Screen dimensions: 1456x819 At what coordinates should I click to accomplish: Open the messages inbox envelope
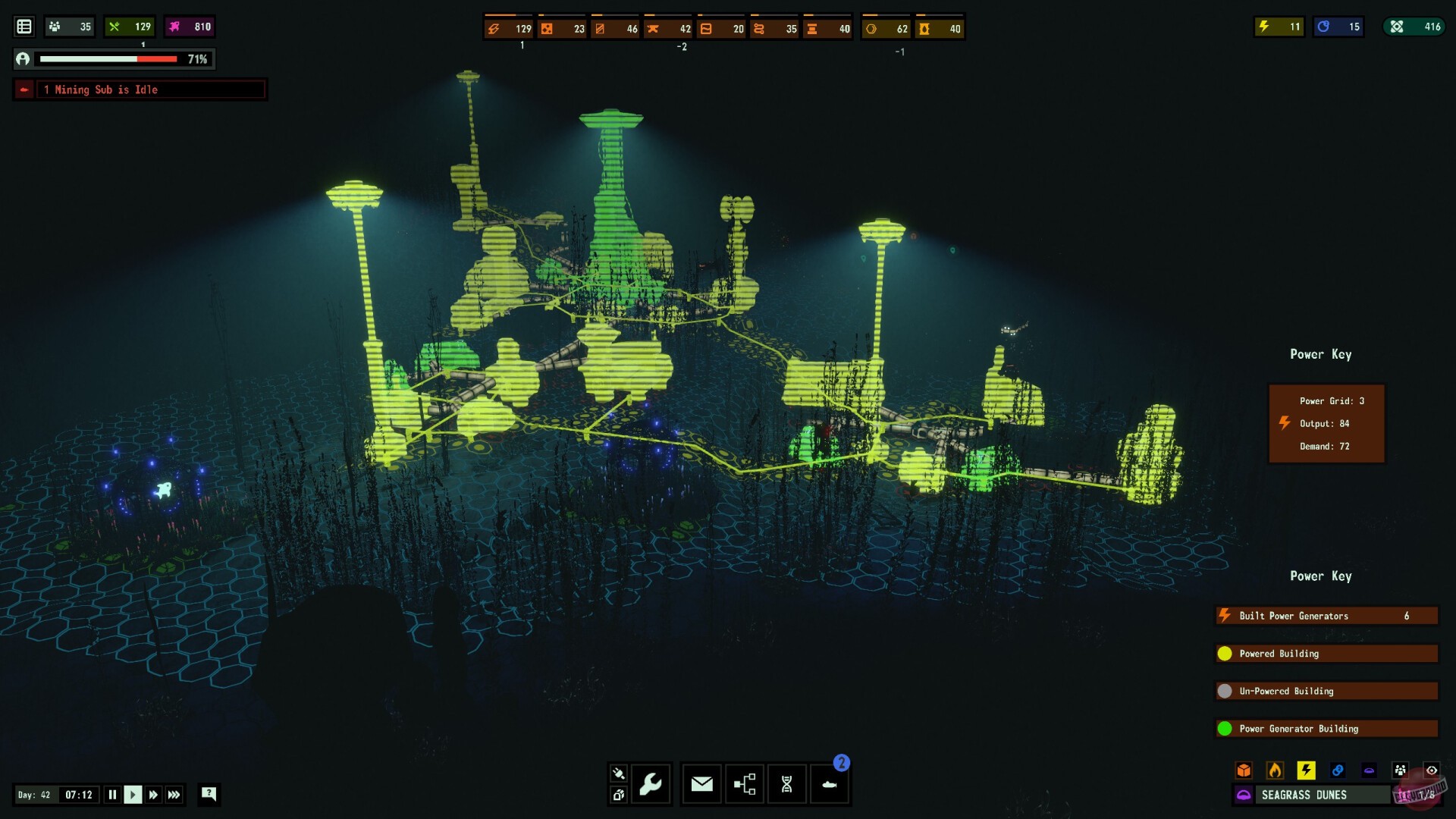pyautogui.click(x=701, y=784)
